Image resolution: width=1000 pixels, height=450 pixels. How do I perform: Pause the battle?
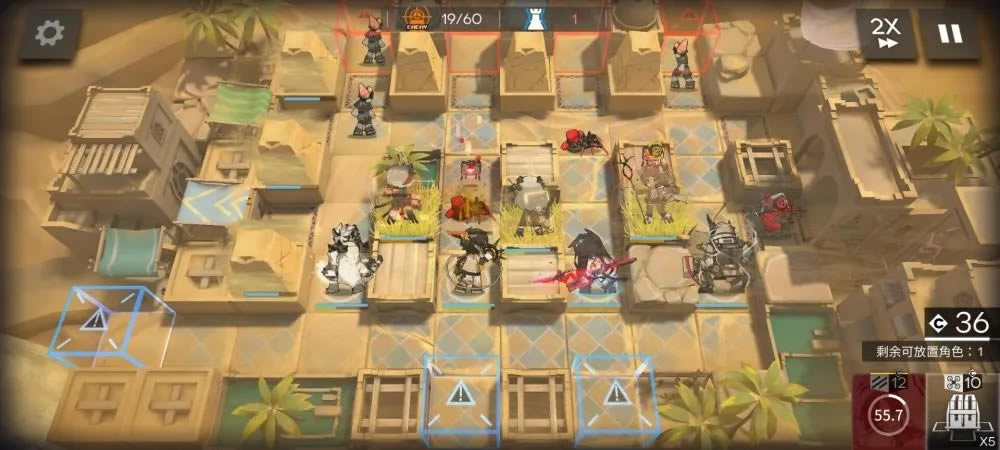949,33
